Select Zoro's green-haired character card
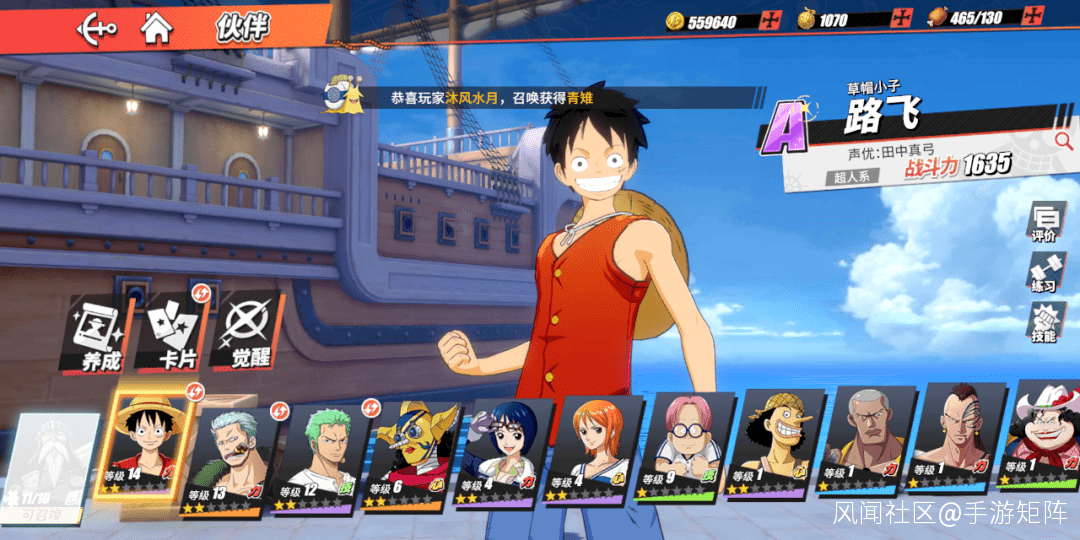This screenshot has width=1080, height=540. click(x=317, y=457)
